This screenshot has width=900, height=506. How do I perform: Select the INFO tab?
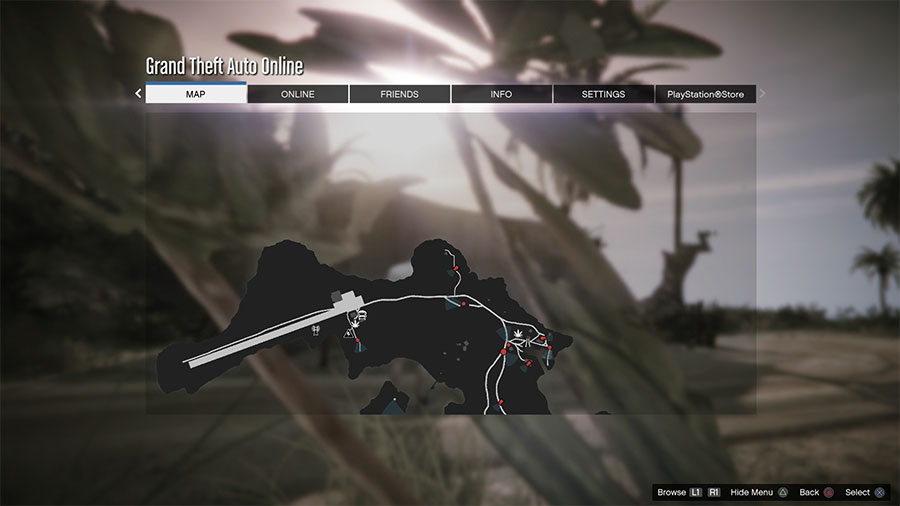pos(501,94)
